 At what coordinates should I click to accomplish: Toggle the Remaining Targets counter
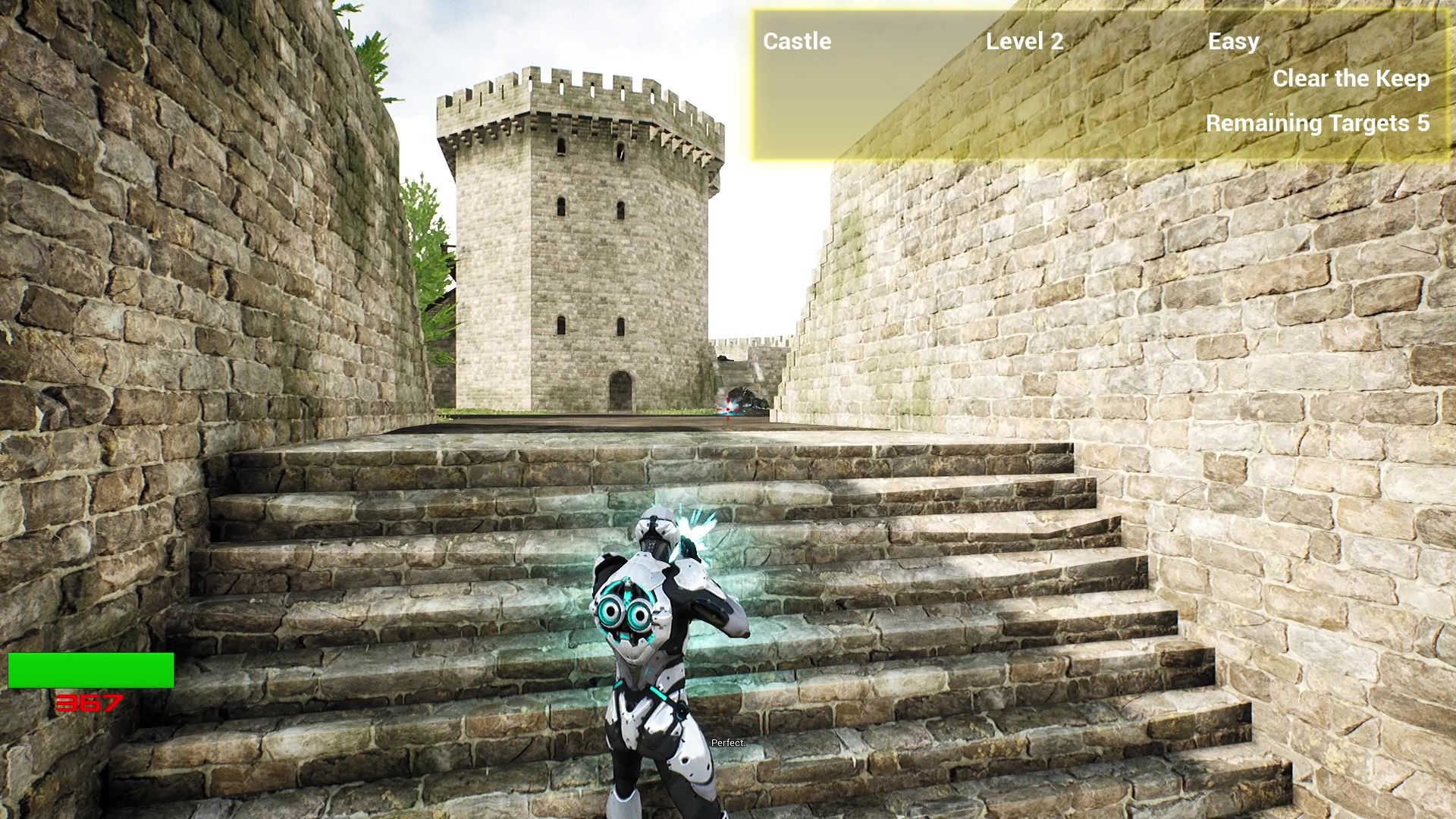tap(1318, 124)
